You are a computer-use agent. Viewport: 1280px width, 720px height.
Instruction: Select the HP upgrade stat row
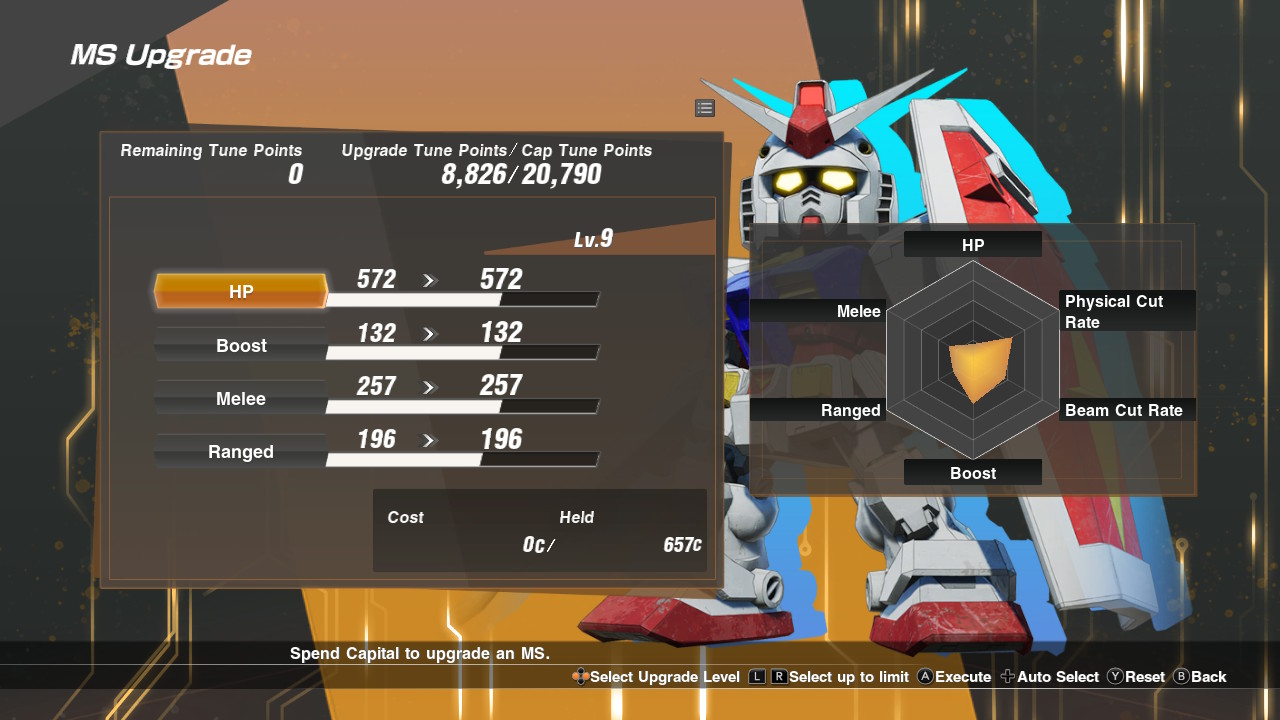click(x=240, y=292)
